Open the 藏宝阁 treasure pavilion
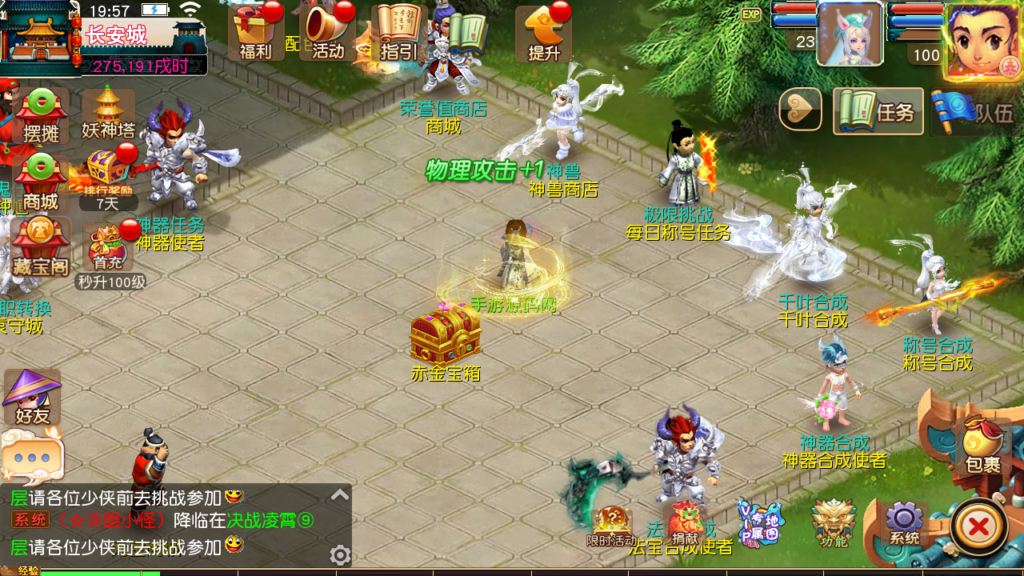This screenshot has width=1024, height=576. coord(40,247)
